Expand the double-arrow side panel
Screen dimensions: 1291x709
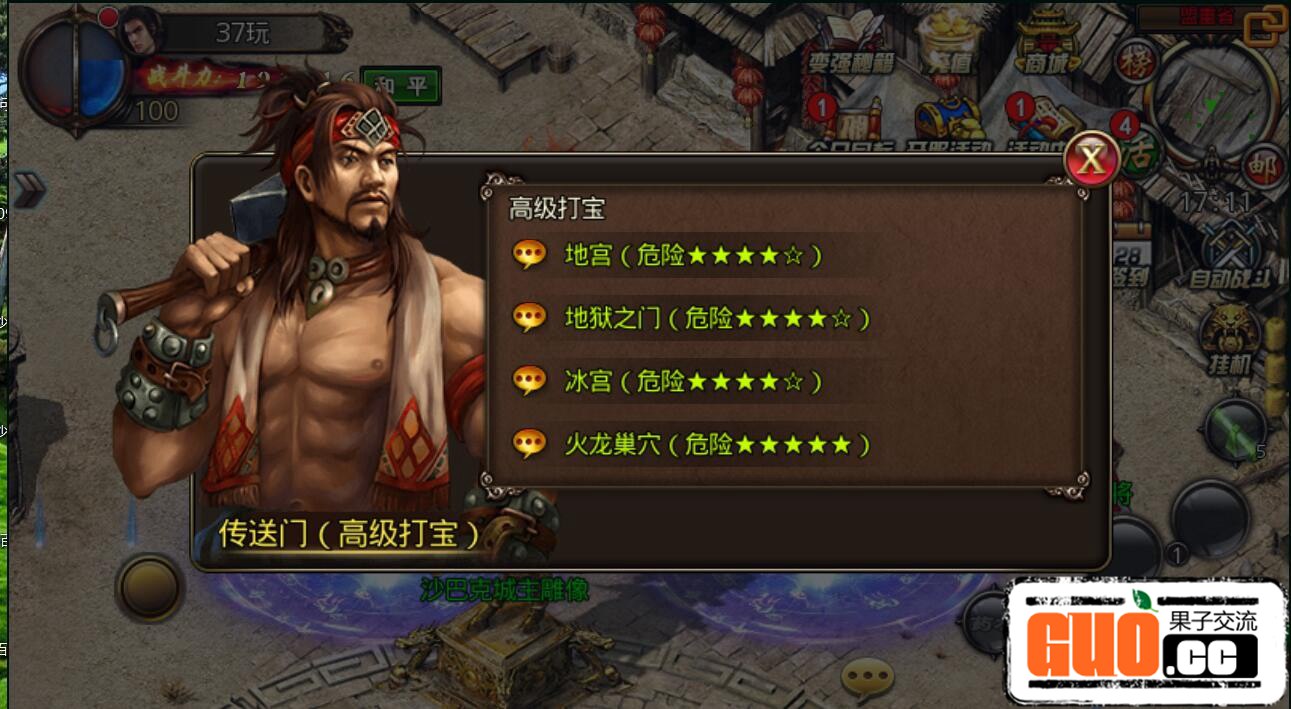[28, 189]
